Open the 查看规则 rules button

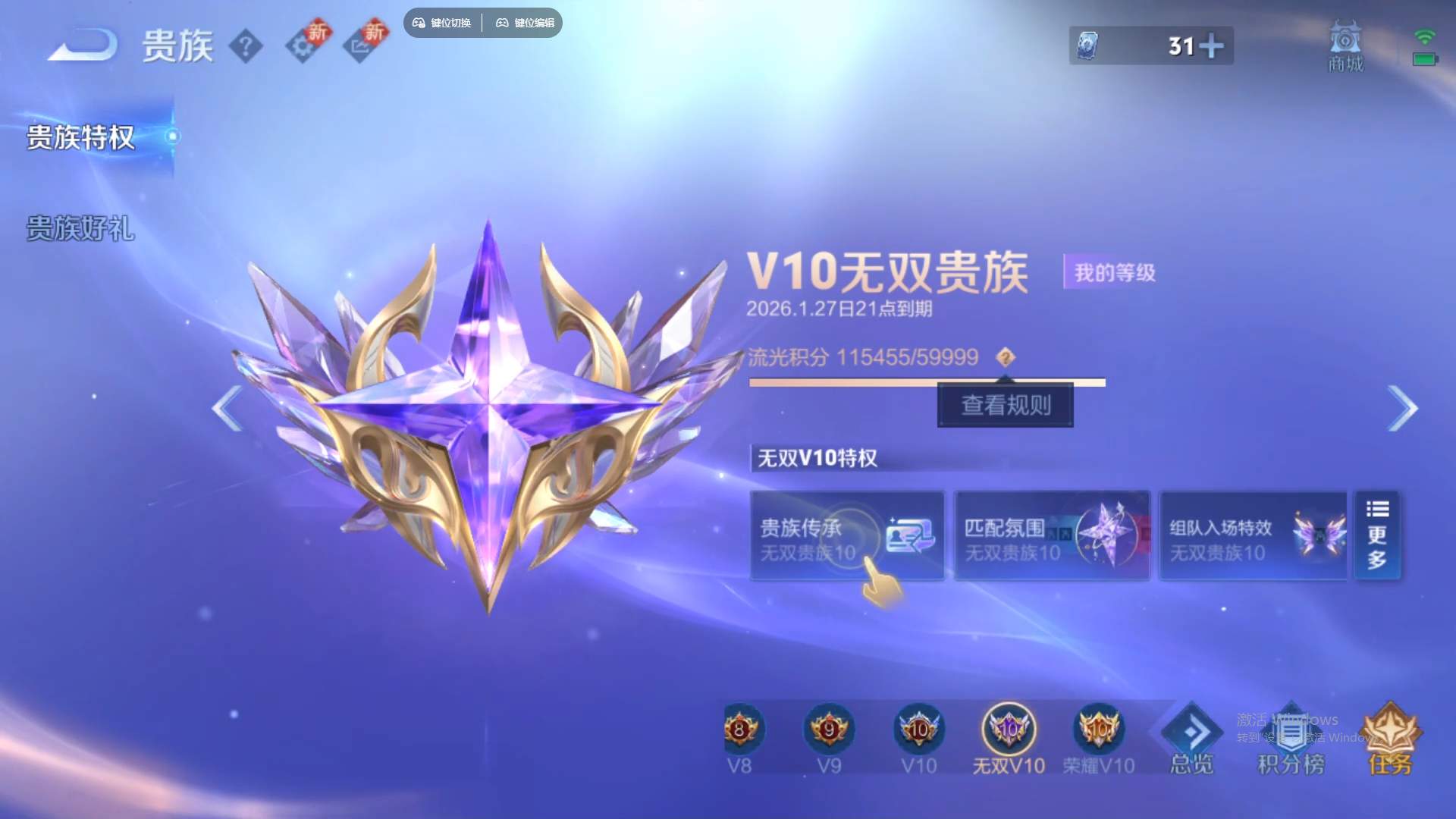(x=1005, y=405)
